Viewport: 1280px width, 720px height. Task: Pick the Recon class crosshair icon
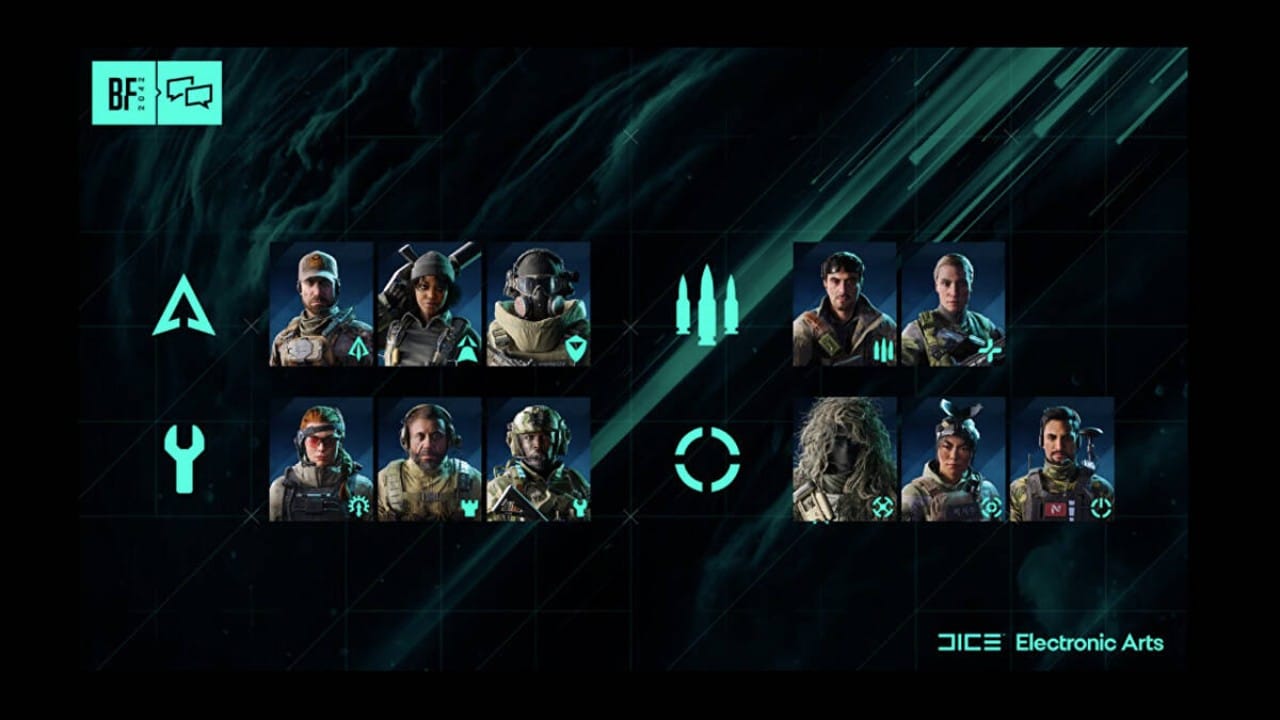707,459
